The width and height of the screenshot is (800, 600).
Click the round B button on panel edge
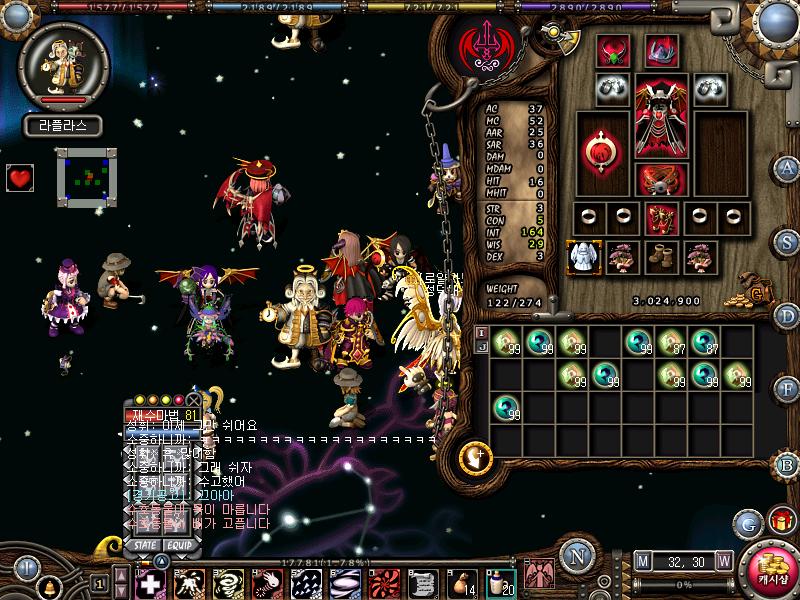787,463
